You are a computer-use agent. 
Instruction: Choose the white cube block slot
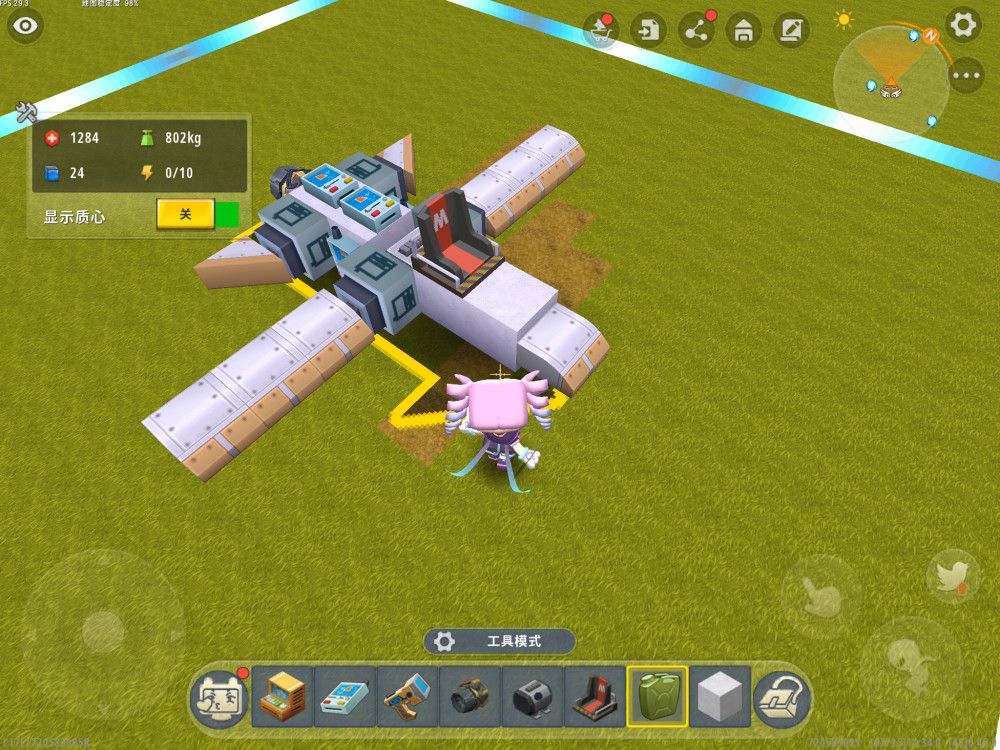(719, 697)
